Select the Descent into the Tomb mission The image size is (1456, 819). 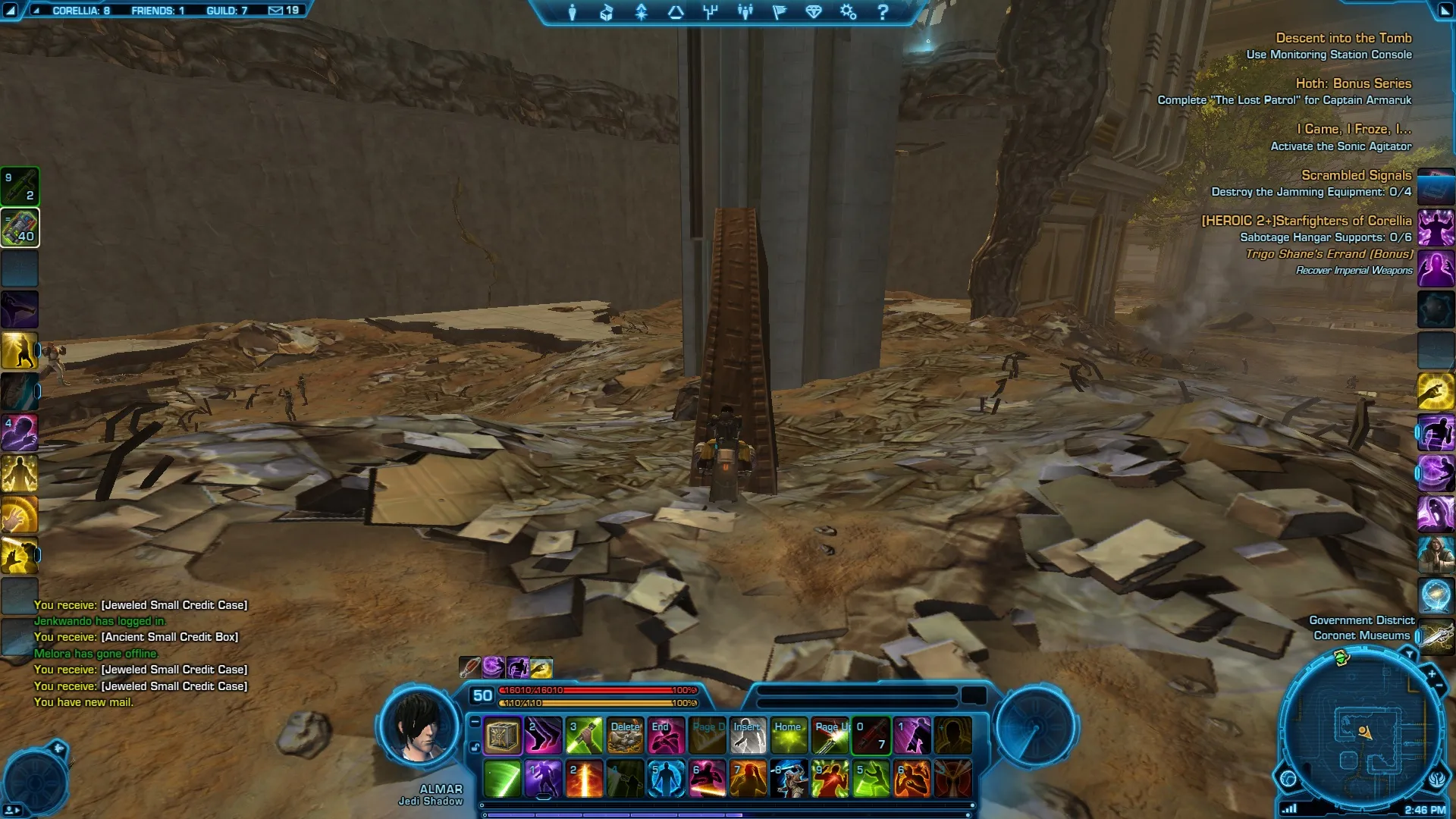click(1343, 38)
